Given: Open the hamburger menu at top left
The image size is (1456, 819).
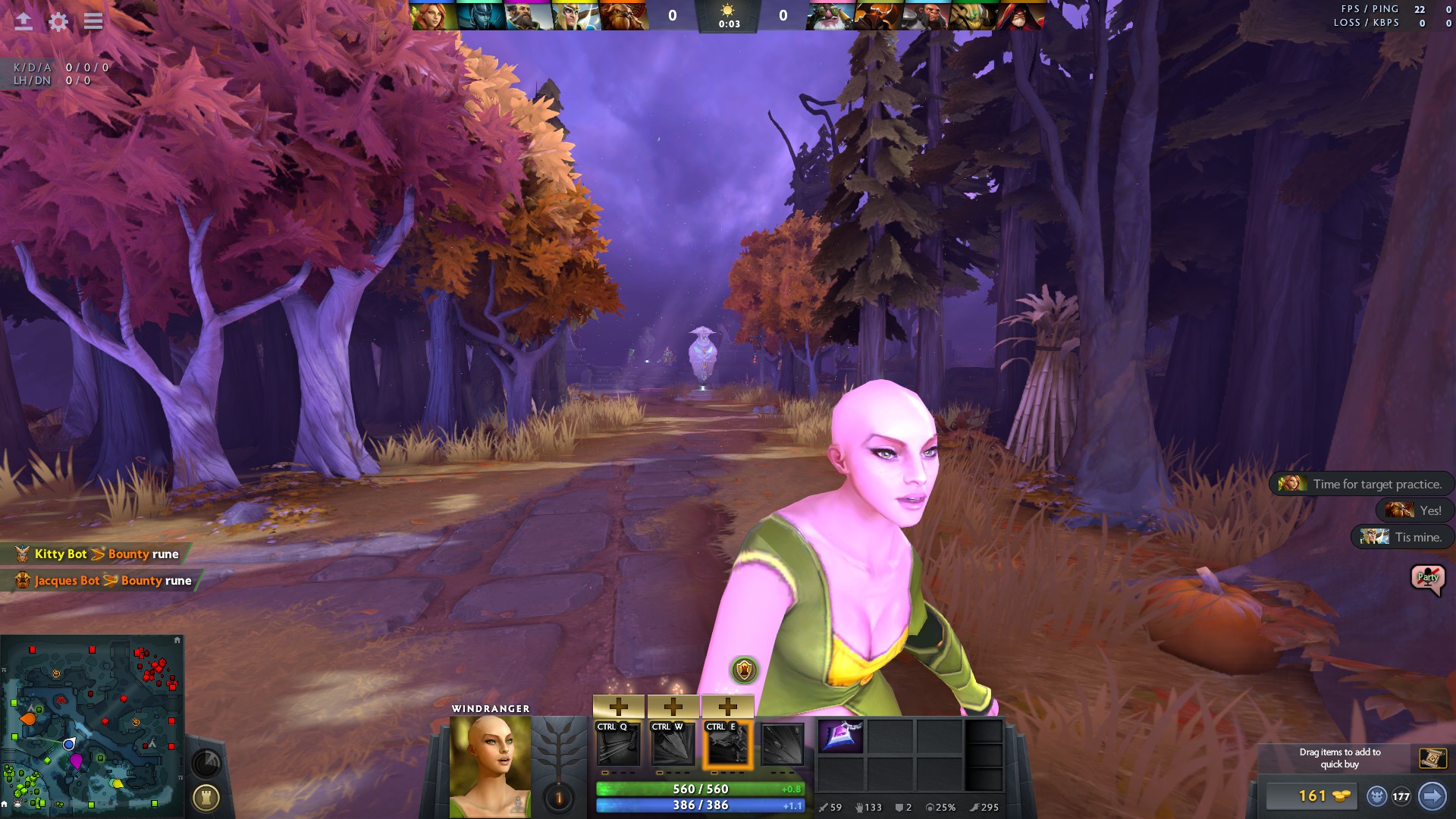Looking at the screenshot, I should click(x=93, y=21).
